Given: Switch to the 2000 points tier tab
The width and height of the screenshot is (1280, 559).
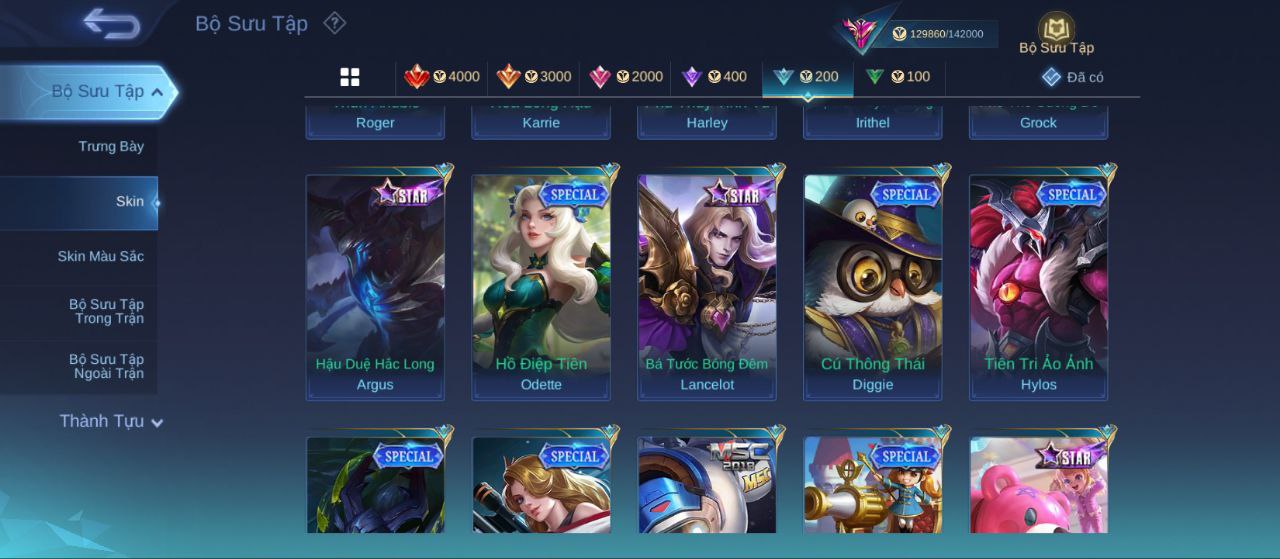Looking at the screenshot, I should tap(626, 77).
